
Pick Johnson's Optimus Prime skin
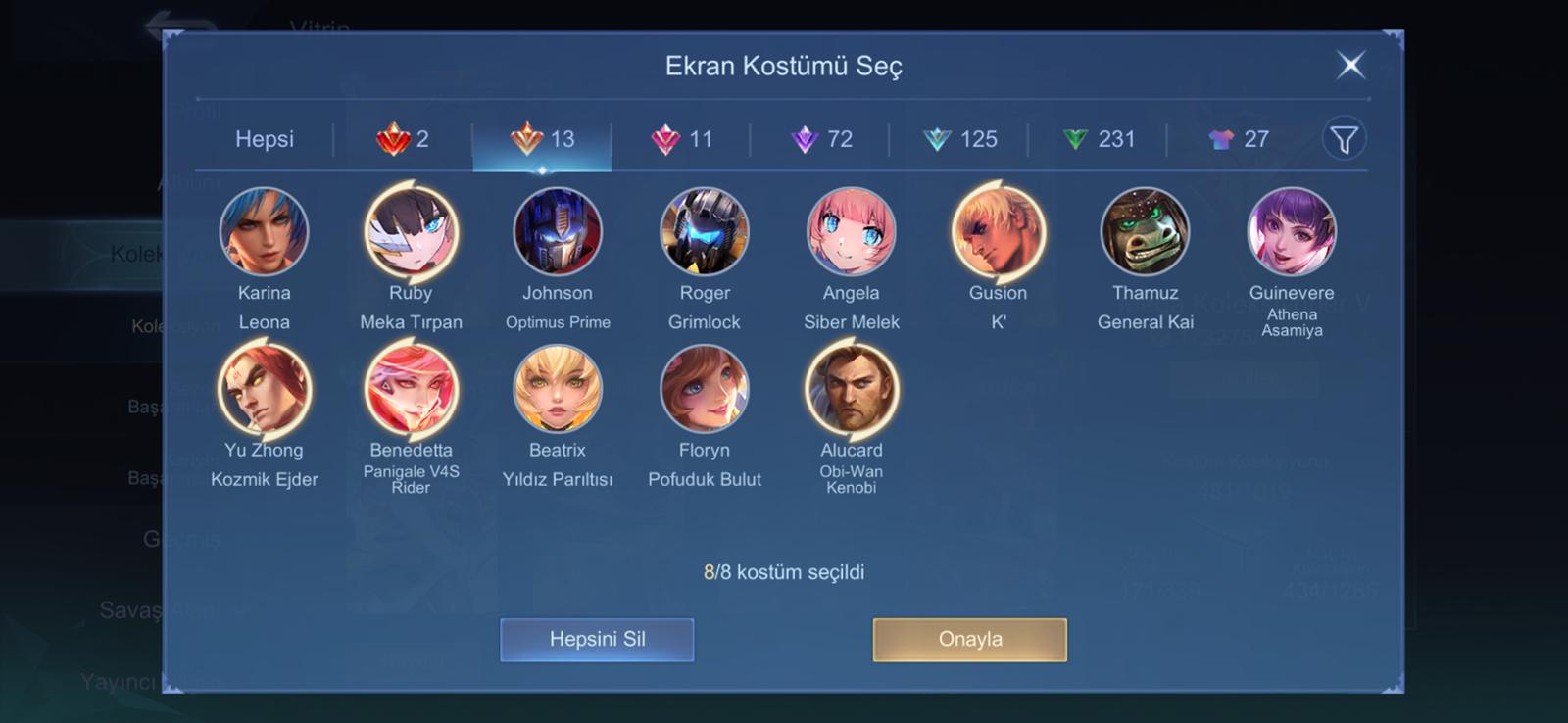tap(558, 232)
